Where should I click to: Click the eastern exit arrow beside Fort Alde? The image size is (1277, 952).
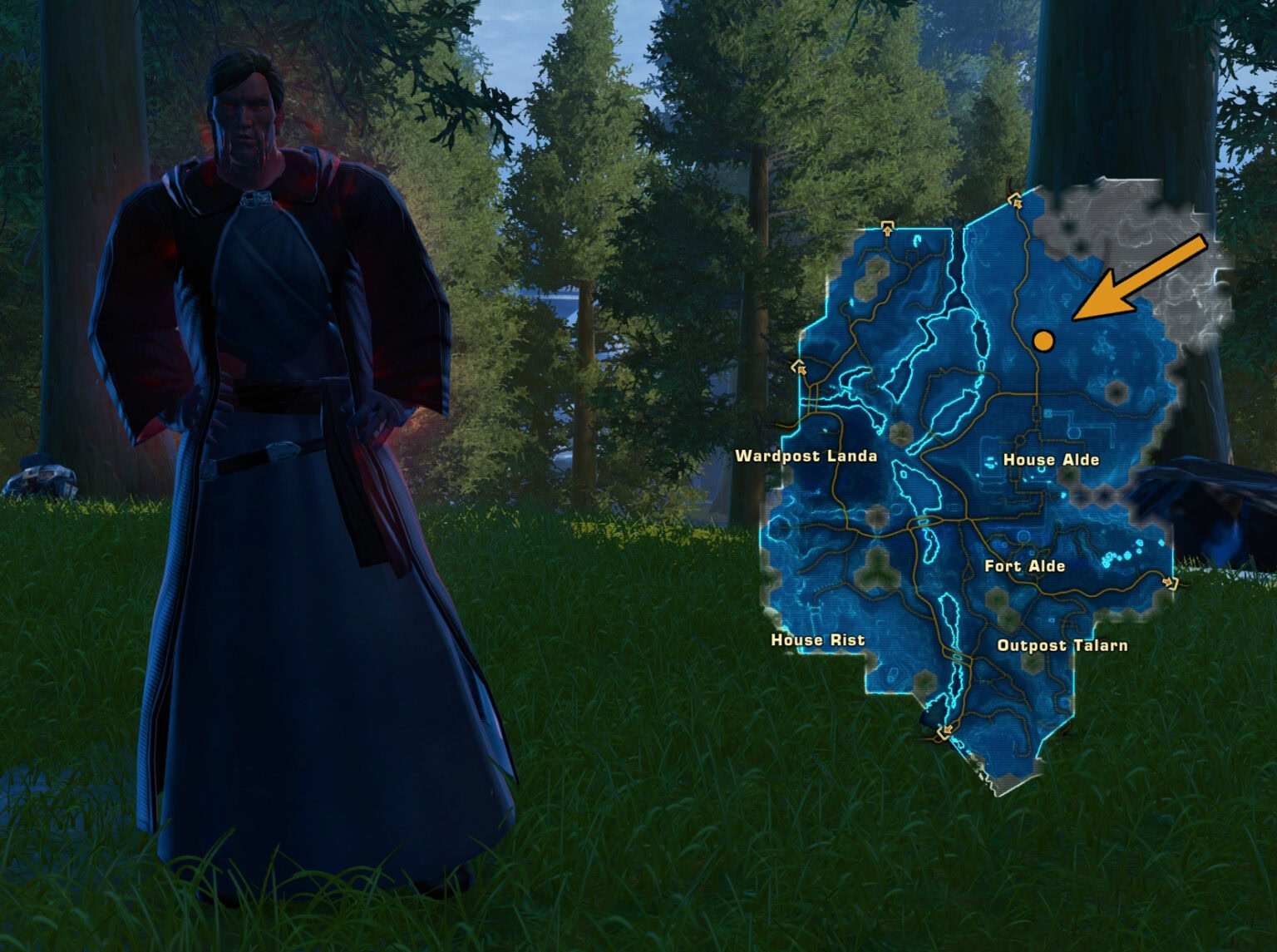[x=1170, y=583]
